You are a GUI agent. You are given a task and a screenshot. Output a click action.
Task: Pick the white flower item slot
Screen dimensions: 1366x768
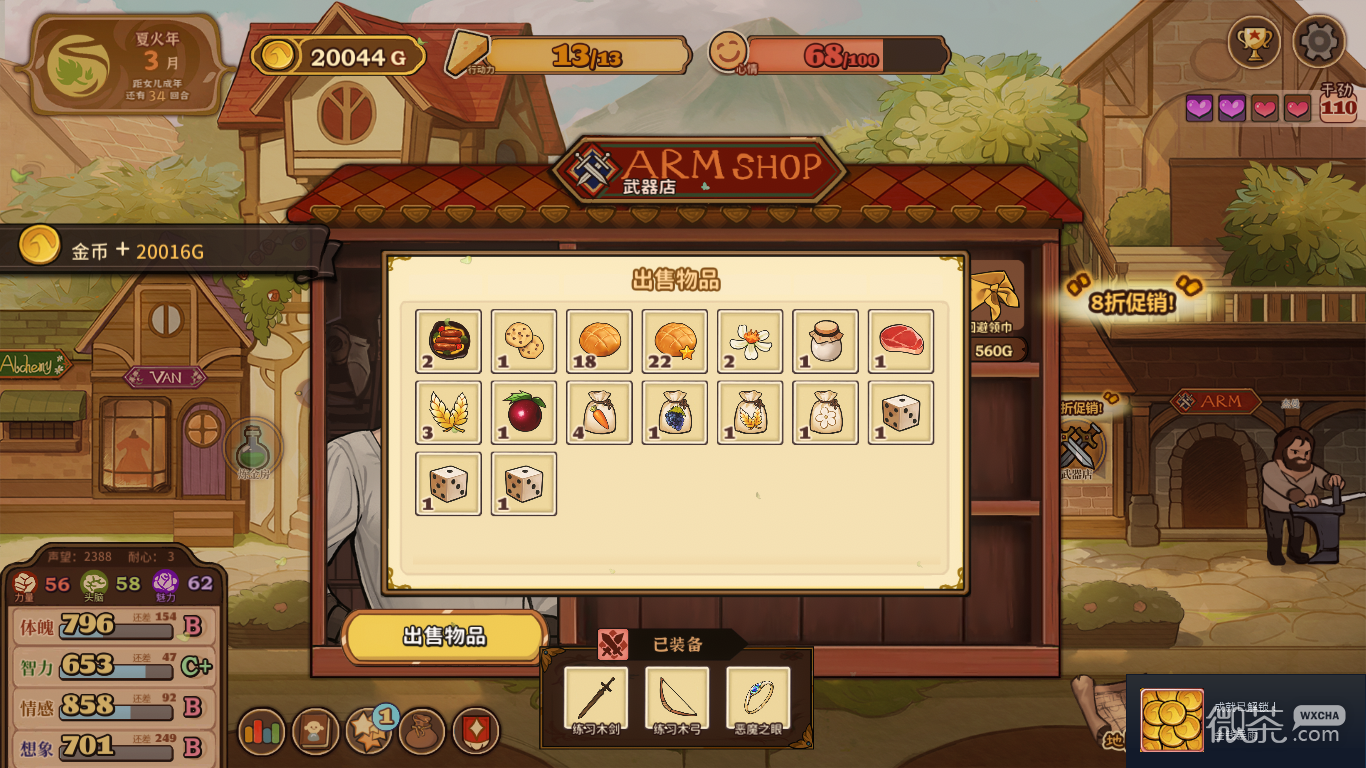pos(750,341)
